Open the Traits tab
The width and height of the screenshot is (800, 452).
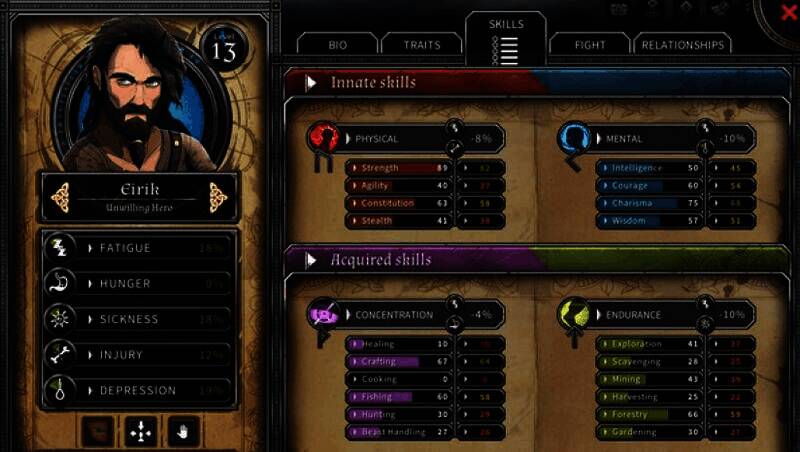click(x=421, y=45)
